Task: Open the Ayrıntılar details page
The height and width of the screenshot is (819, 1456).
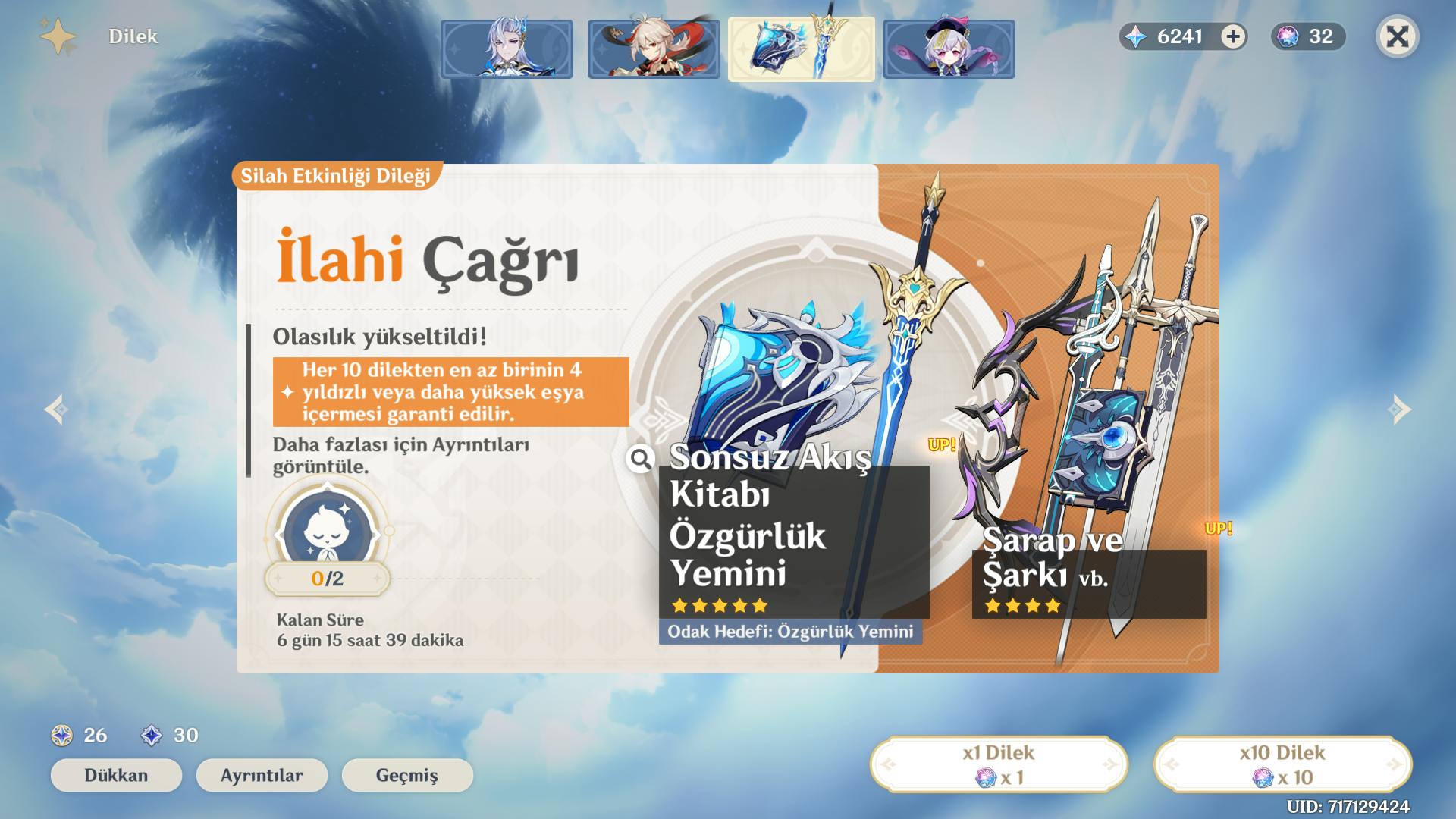Action: (262, 775)
